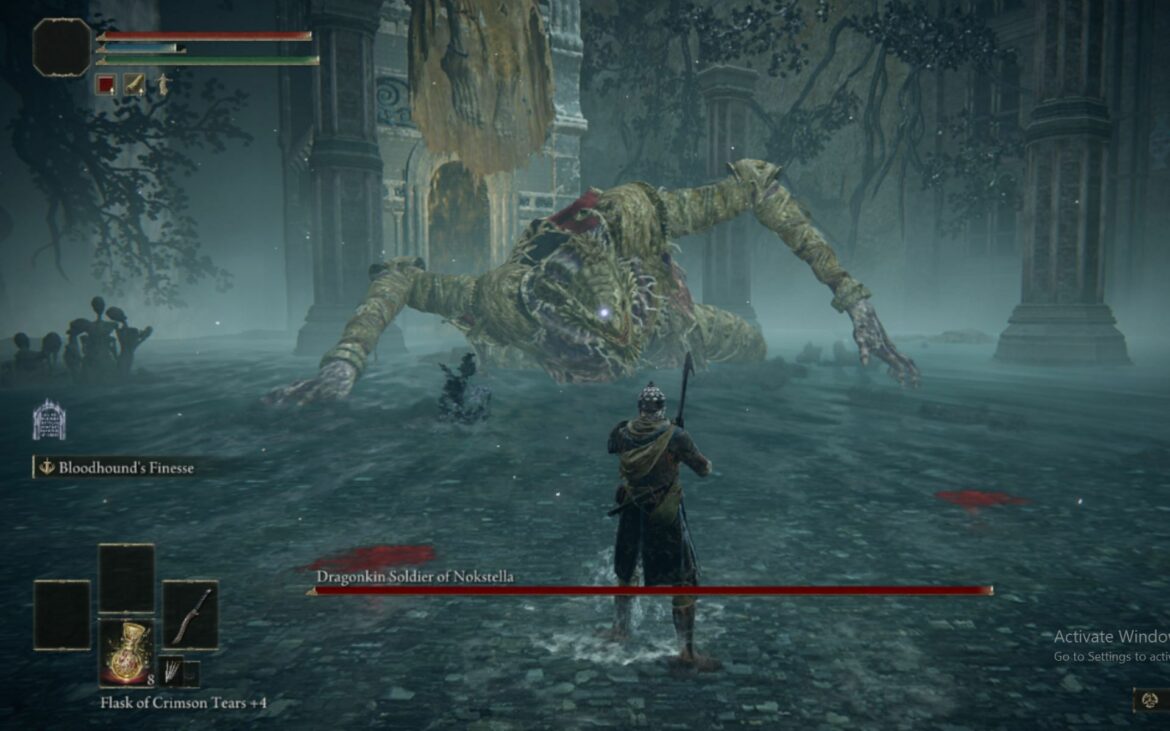1170x731 pixels.
Task: Click the red square status effect icon
Action: (106, 85)
